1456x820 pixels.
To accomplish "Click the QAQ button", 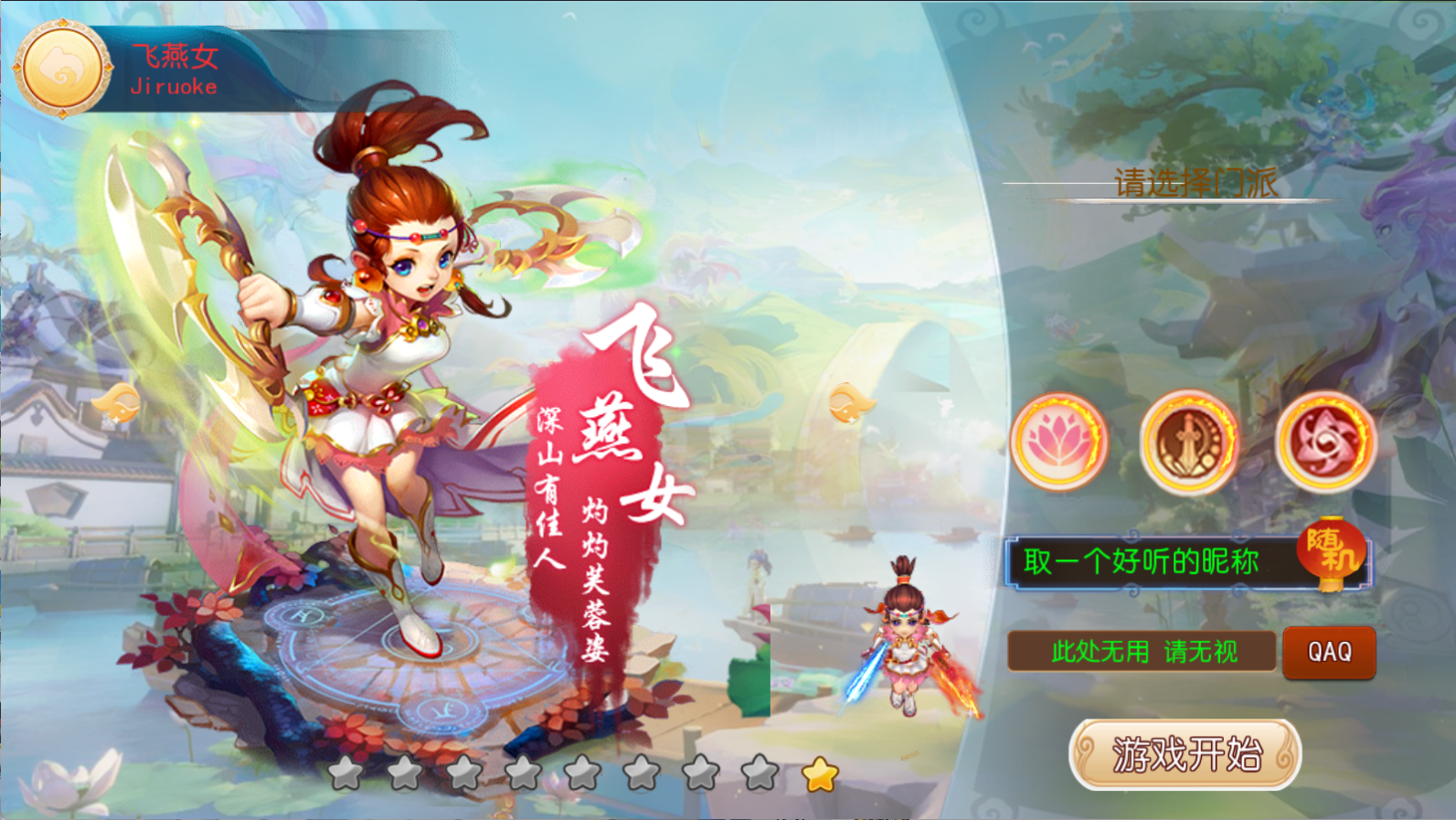I will (1329, 652).
